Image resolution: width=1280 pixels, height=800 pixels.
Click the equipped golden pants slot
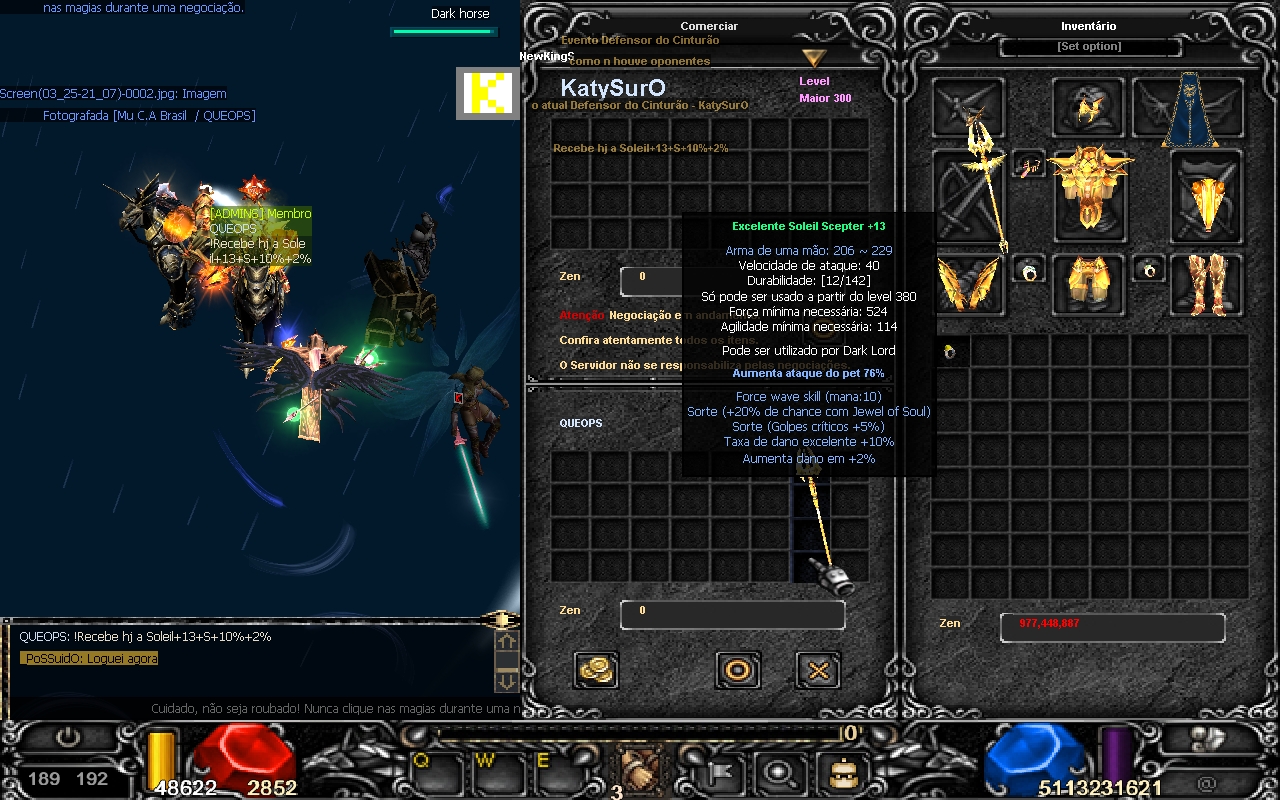(x=1089, y=280)
